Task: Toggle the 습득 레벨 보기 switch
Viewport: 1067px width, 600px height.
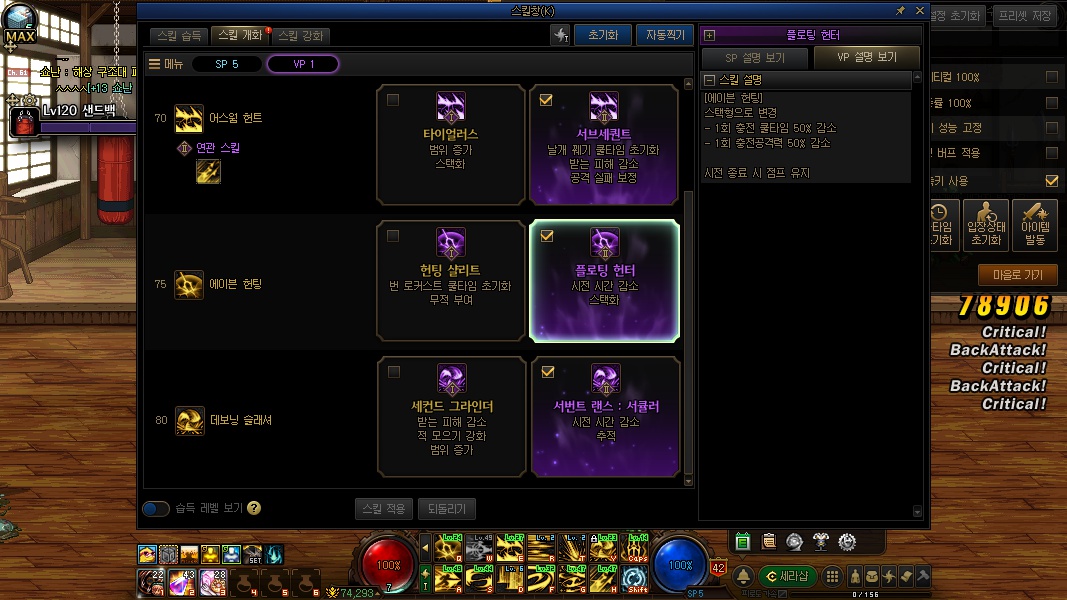Action: (x=156, y=508)
